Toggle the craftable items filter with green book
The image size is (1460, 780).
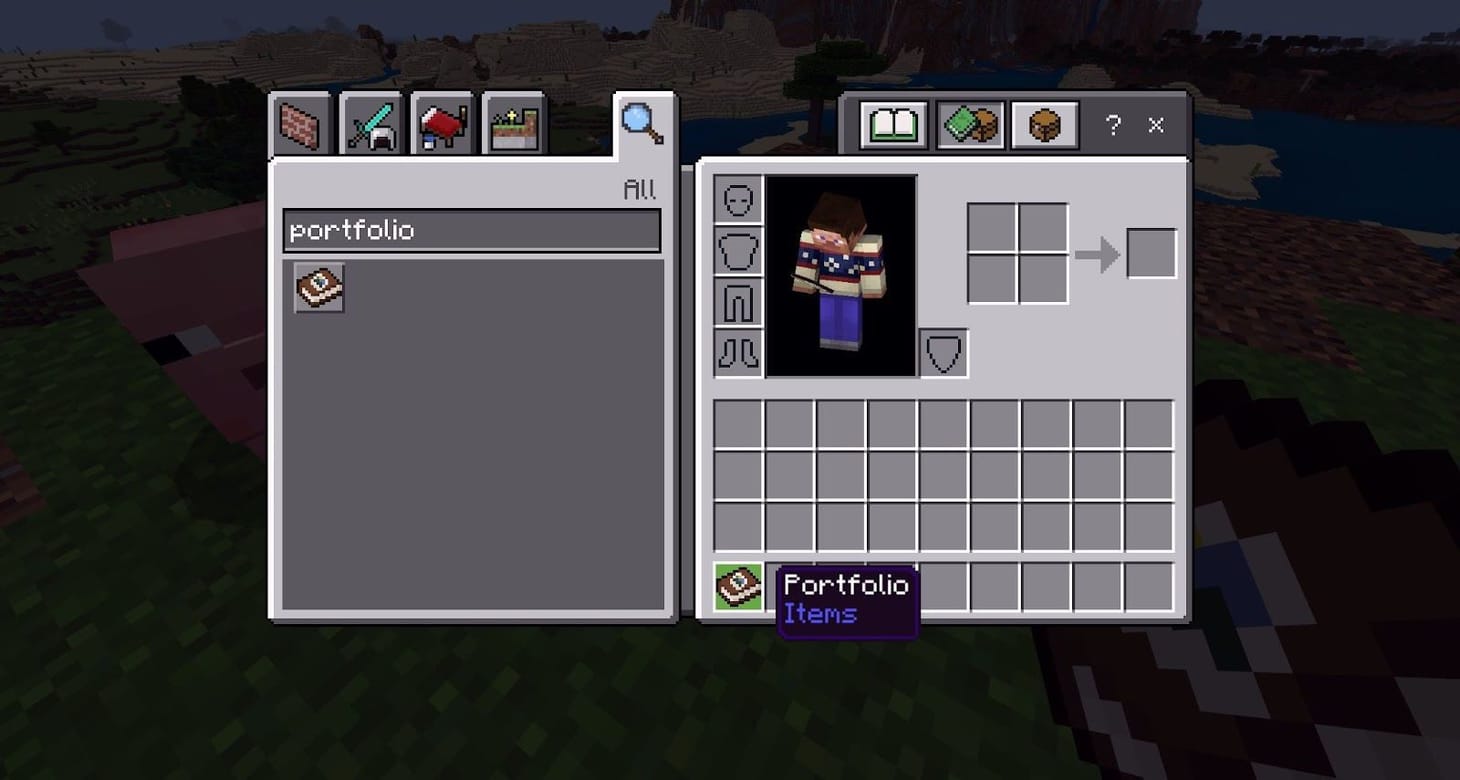click(x=968, y=124)
